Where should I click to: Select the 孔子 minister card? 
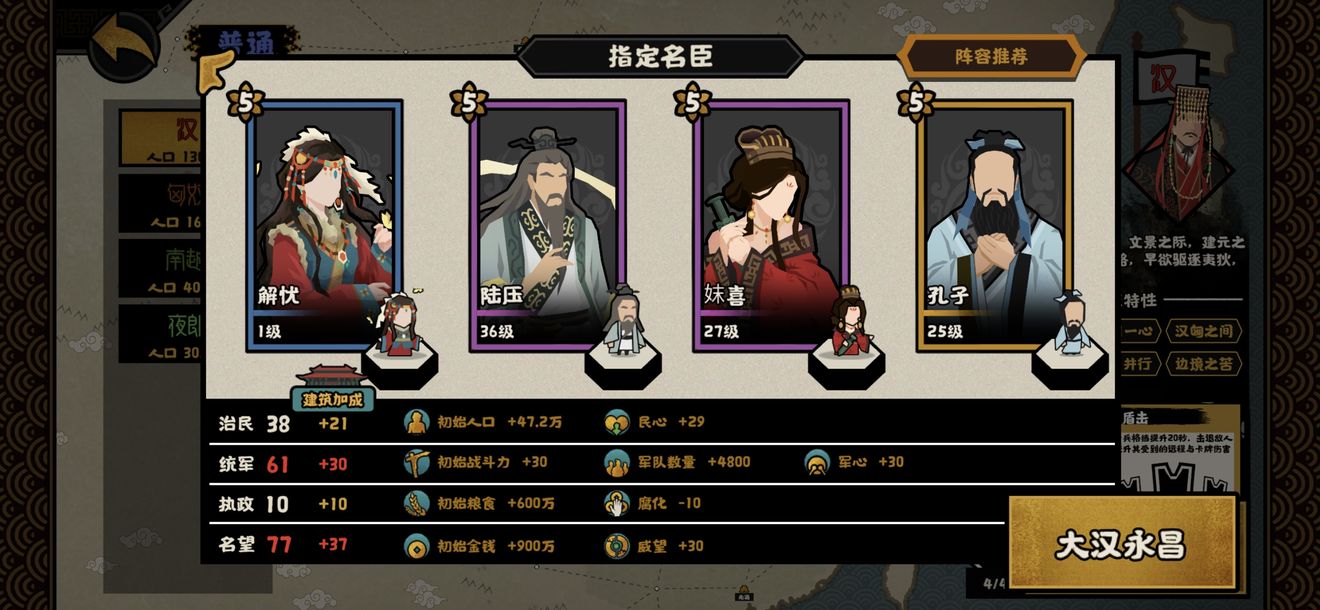(x=994, y=224)
